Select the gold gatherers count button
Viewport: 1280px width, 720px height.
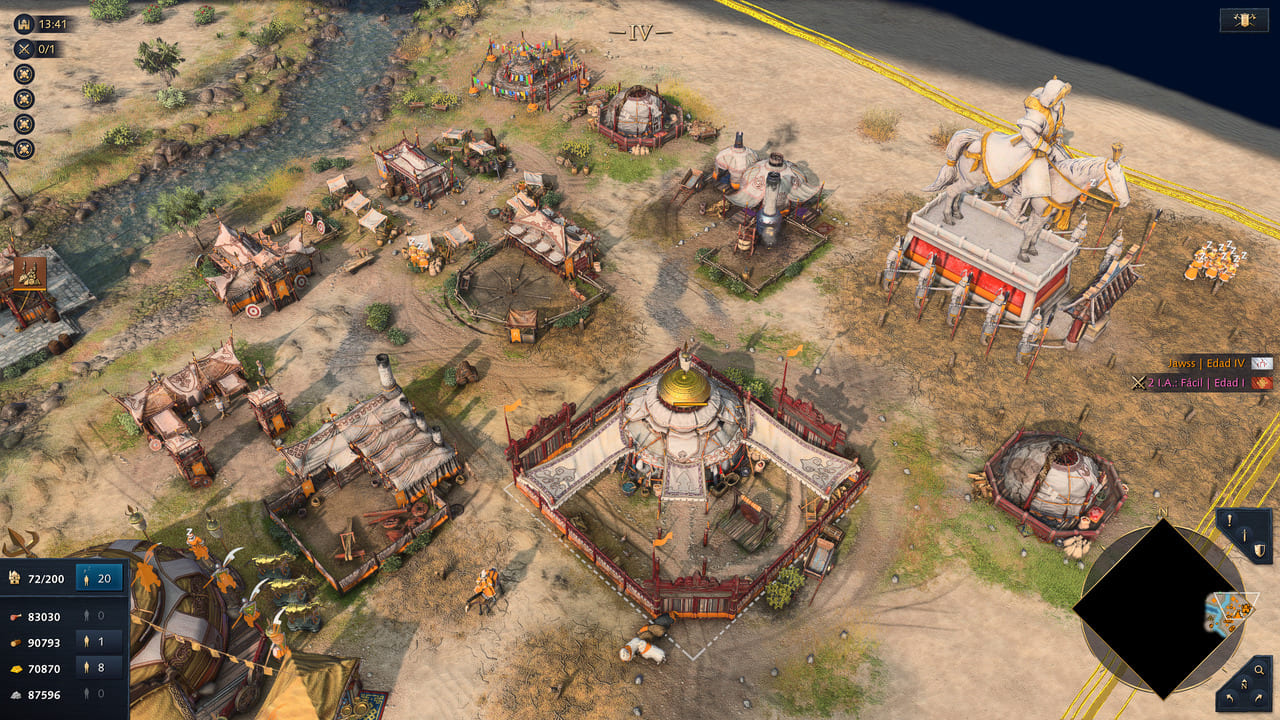pyautogui.click(x=100, y=667)
